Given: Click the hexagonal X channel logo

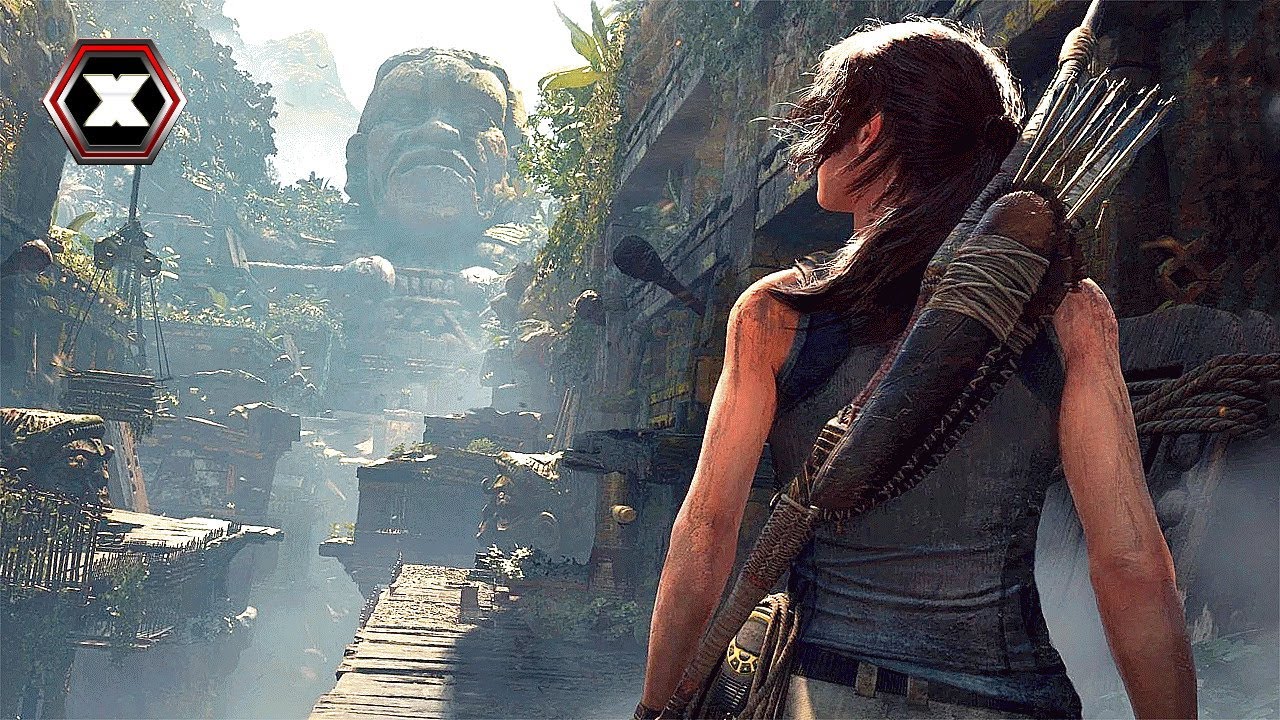Looking at the screenshot, I should pos(113,101).
